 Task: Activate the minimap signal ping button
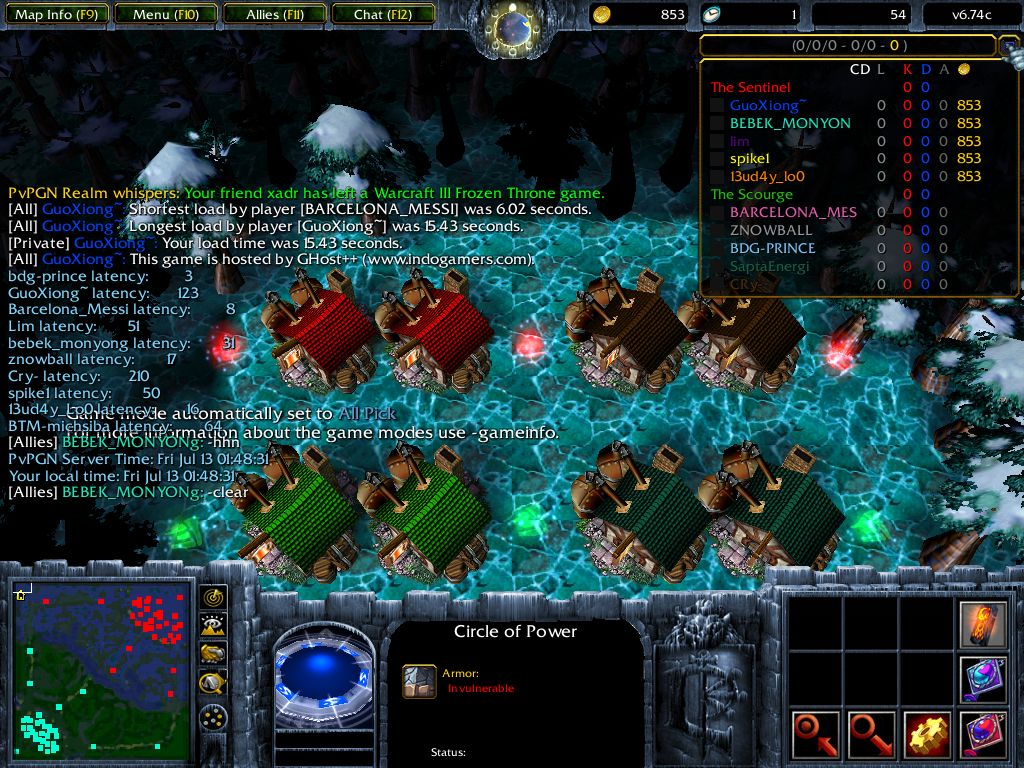[x=213, y=598]
